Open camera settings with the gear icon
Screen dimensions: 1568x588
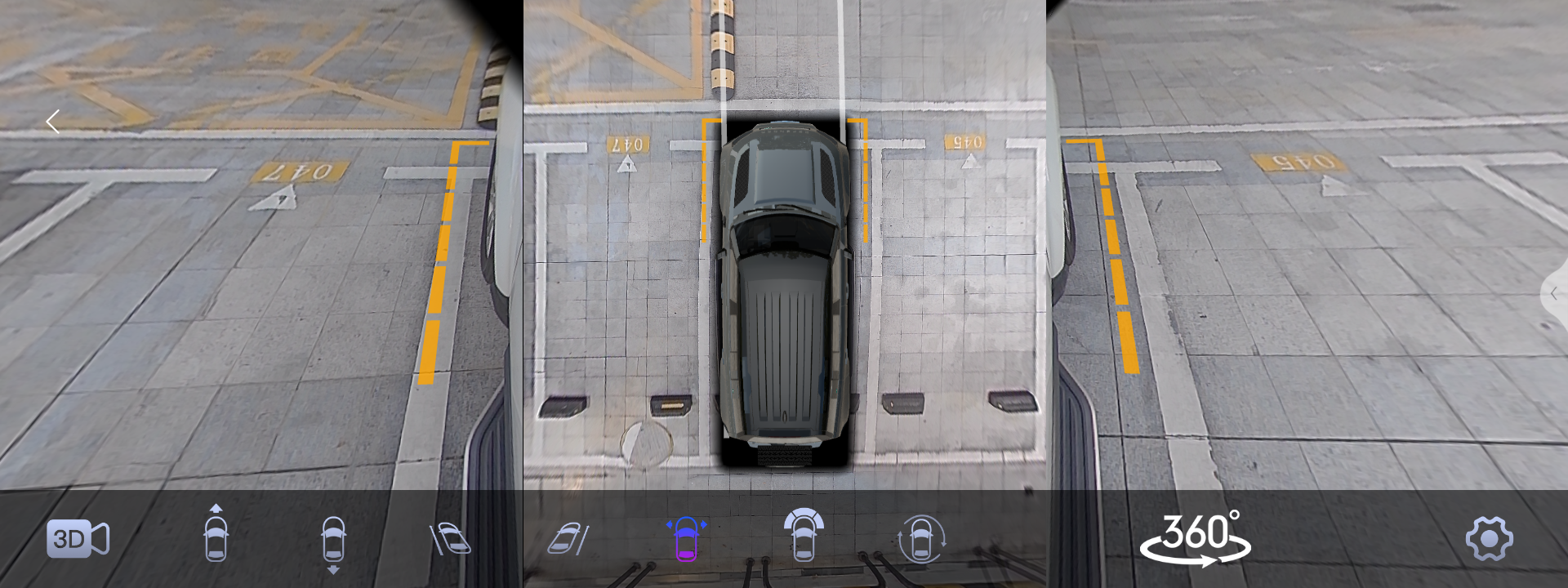pos(1489,539)
